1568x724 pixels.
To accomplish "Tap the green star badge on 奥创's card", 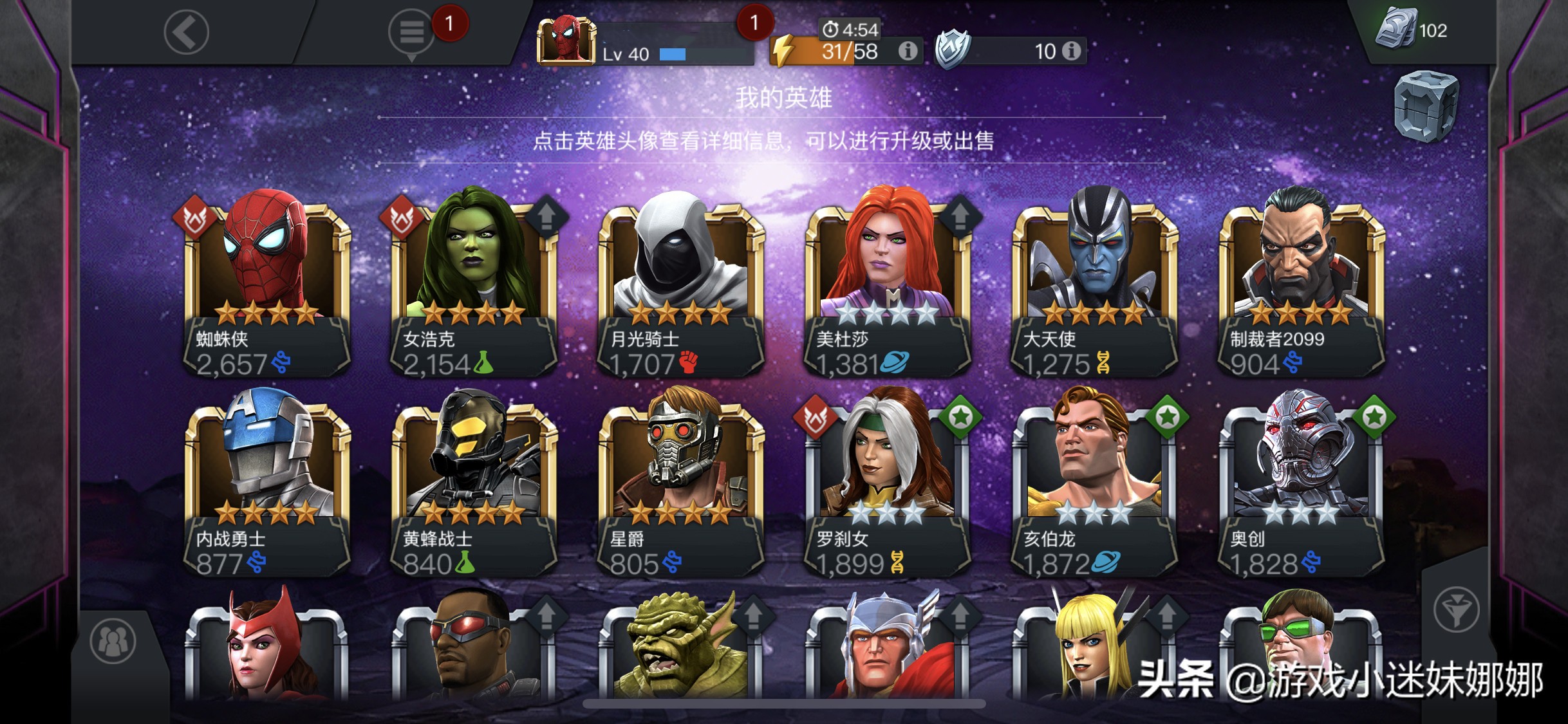I will pos(1372,417).
